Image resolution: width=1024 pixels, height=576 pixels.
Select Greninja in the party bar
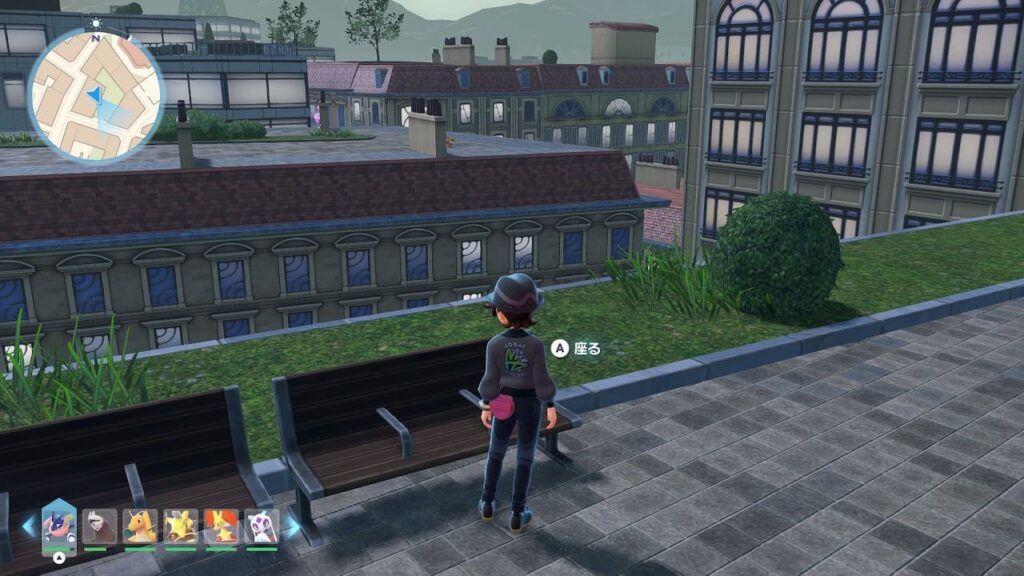point(59,524)
